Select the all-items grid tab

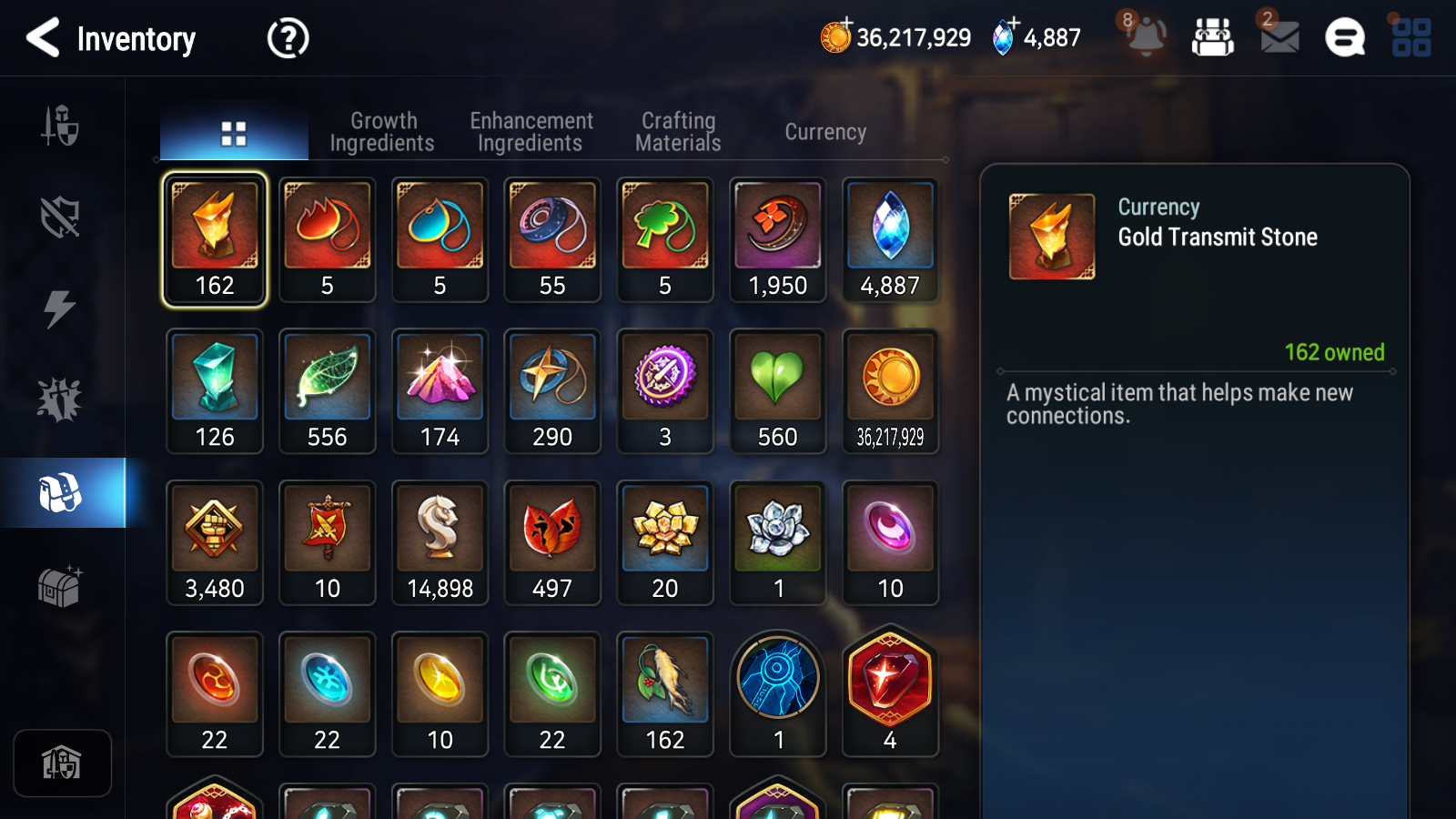point(234,134)
